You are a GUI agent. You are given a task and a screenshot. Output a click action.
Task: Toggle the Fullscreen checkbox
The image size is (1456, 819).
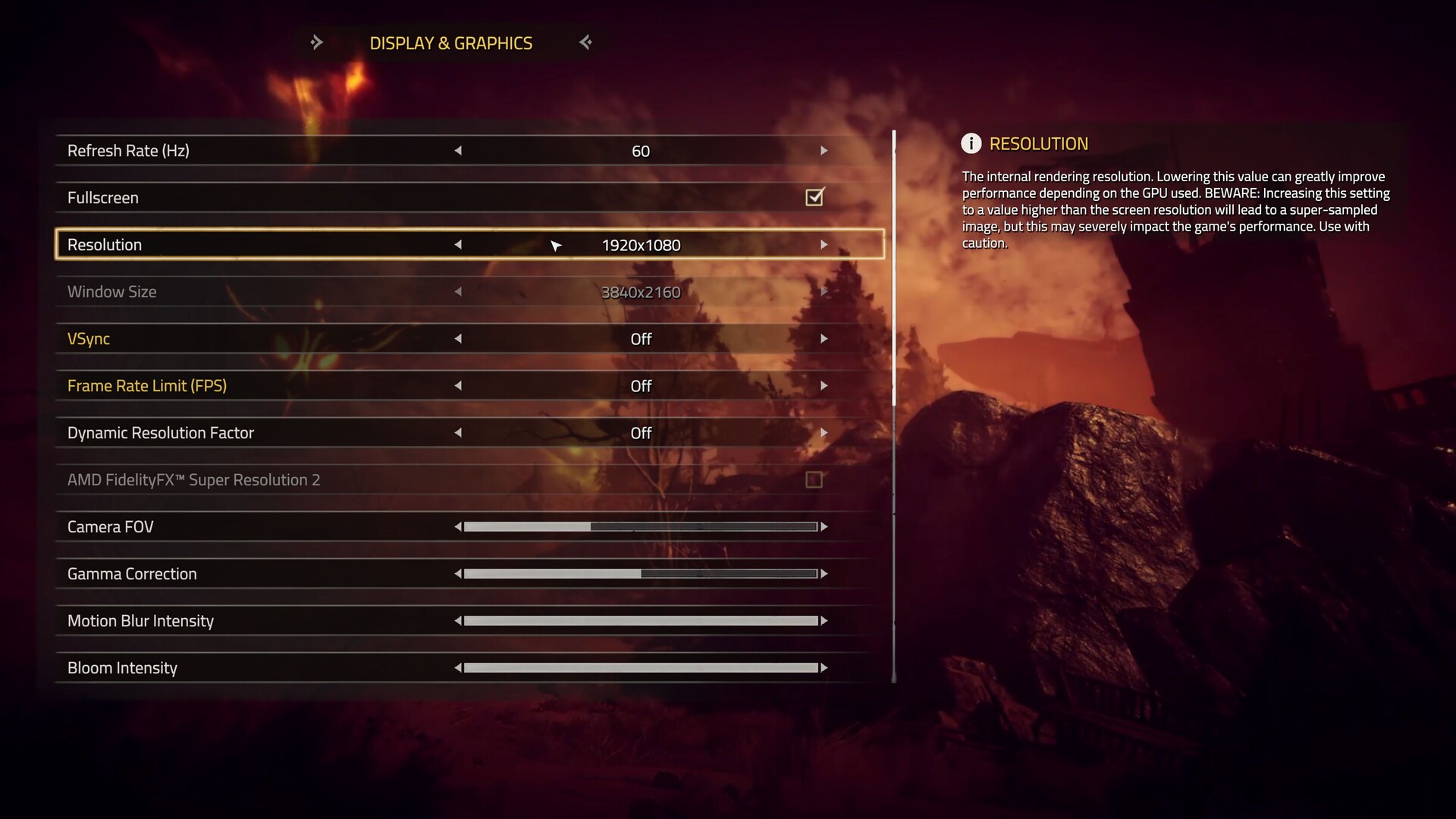(814, 198)
